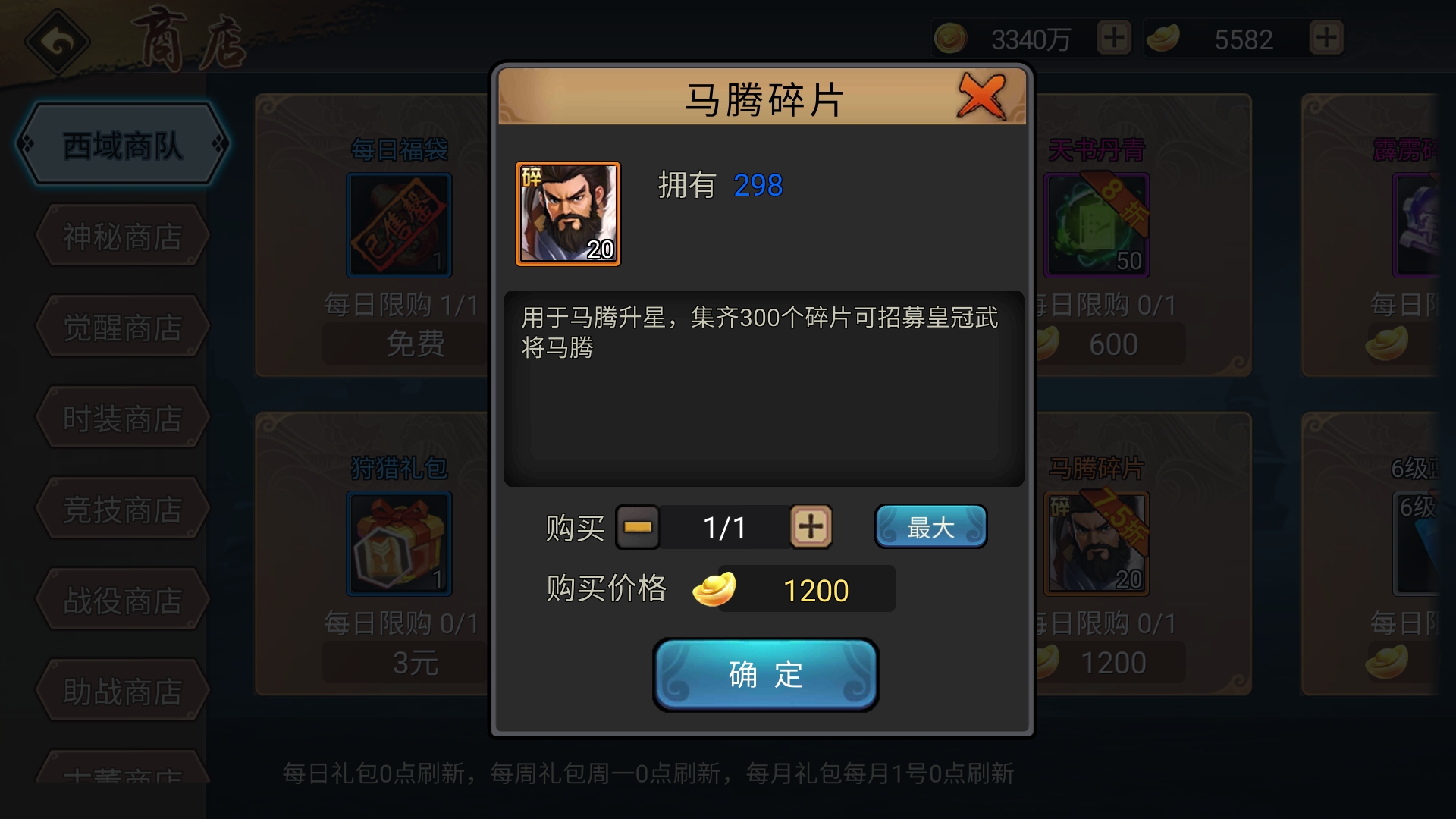The image size is (1456, 819).
Task: Tap the coin currency icon in top bar
Action: click(949, 38)
